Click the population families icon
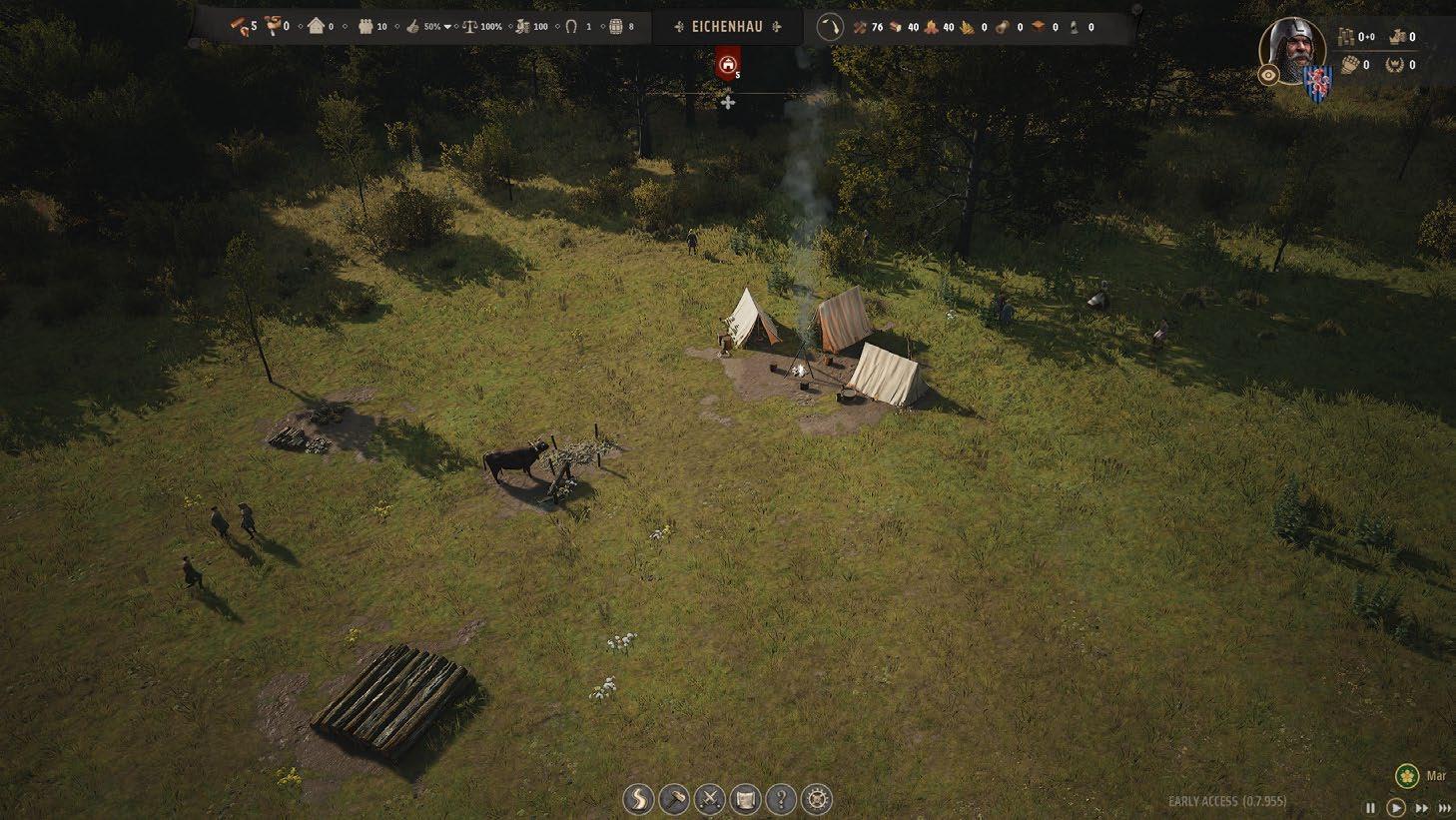This screenshot has height=820, width=1456. 364,27
